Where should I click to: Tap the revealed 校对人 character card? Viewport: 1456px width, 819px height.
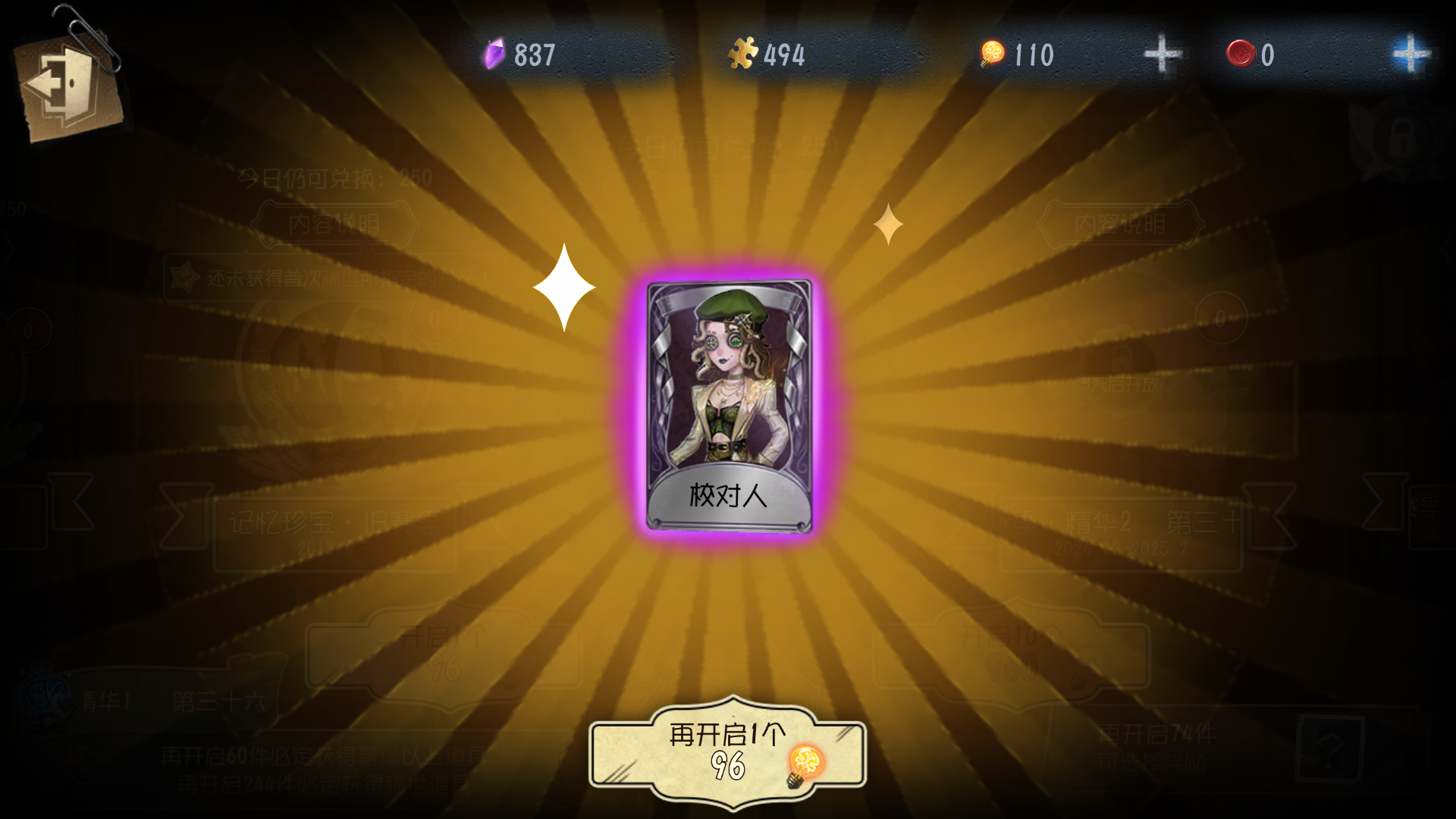point(730,402)
